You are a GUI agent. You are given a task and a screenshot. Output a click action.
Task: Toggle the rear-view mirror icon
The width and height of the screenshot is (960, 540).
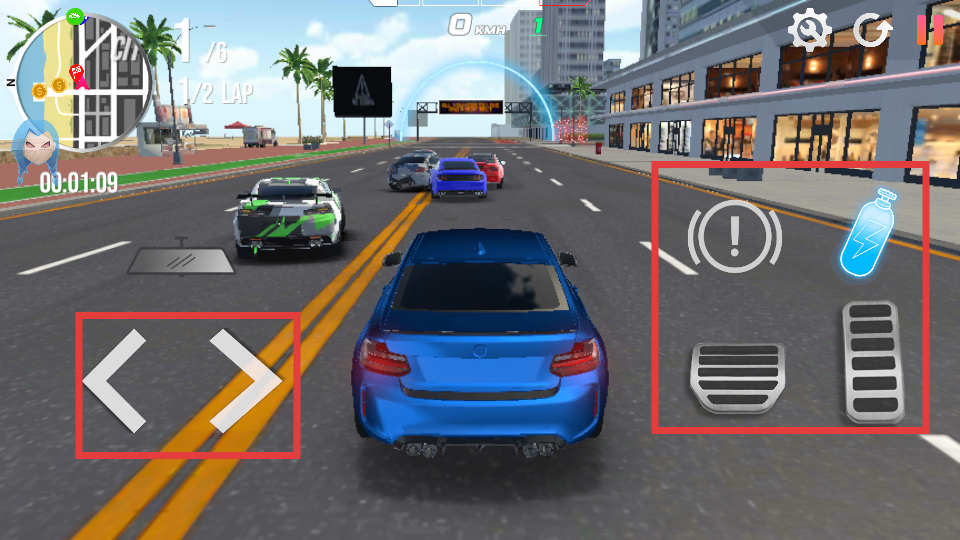[181, 259]
